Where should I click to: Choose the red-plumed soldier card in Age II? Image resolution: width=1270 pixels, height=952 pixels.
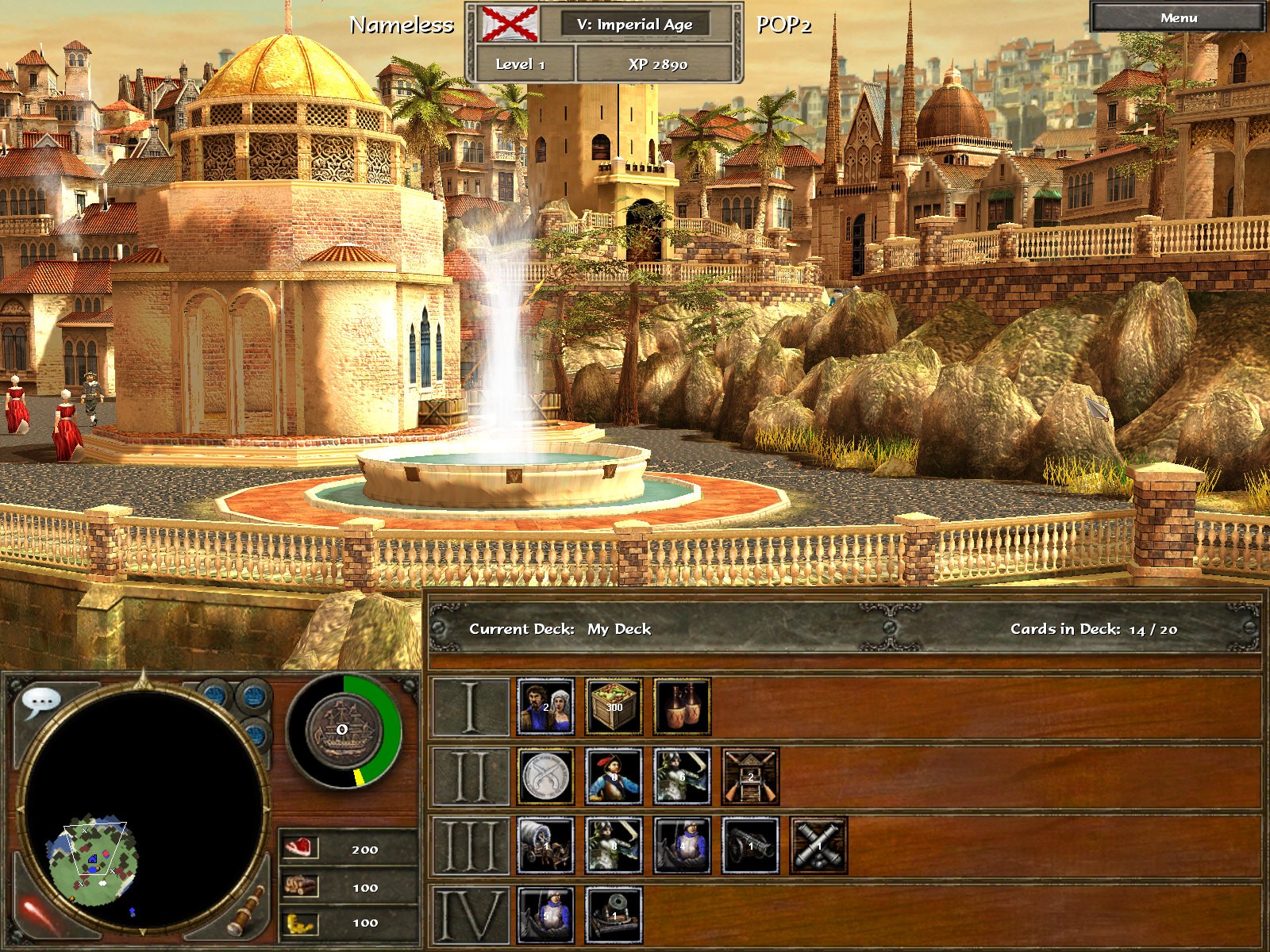pyautogui.click(x=614, y=776)
